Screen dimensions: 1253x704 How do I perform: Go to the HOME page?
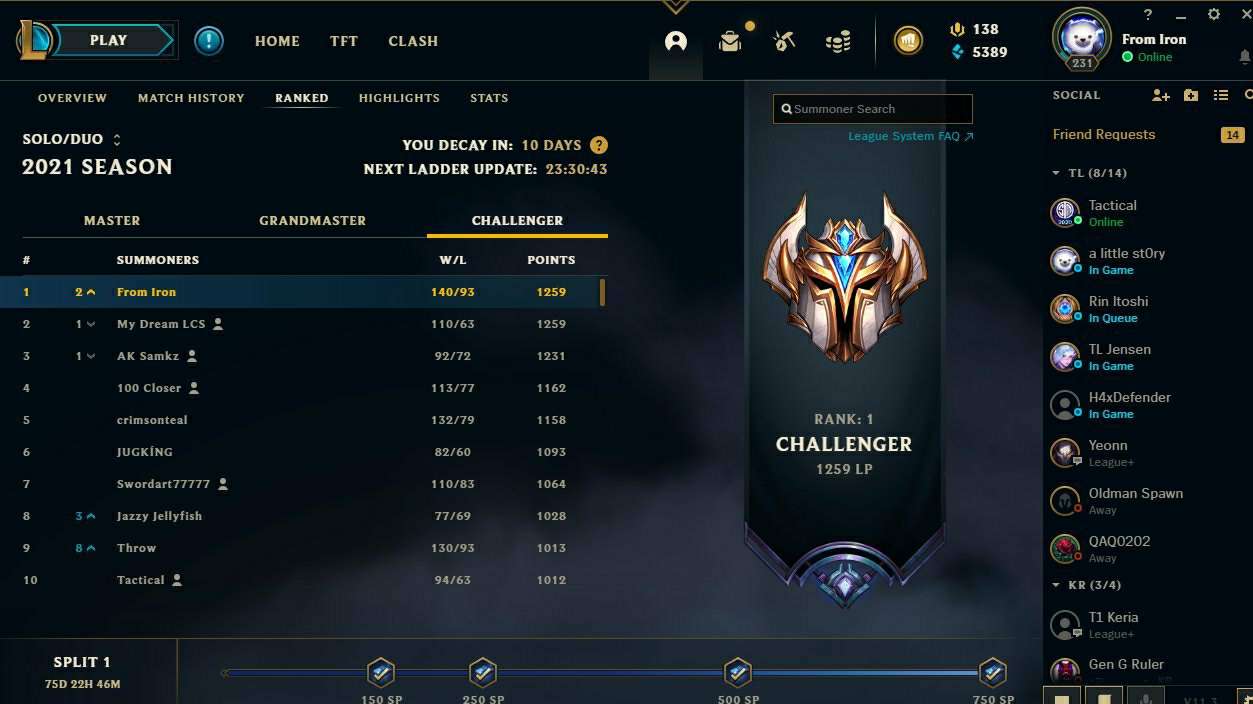pos(277,41)
